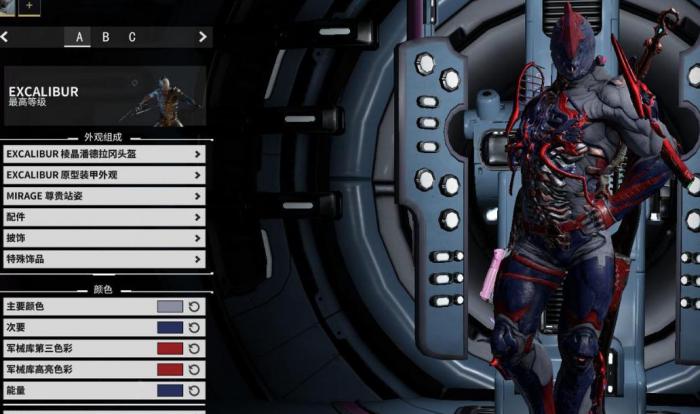Pick the 主要颜色 gray color swatch
Screen dimensions: 700x414
pyautogui.click(x=170, y=307)
